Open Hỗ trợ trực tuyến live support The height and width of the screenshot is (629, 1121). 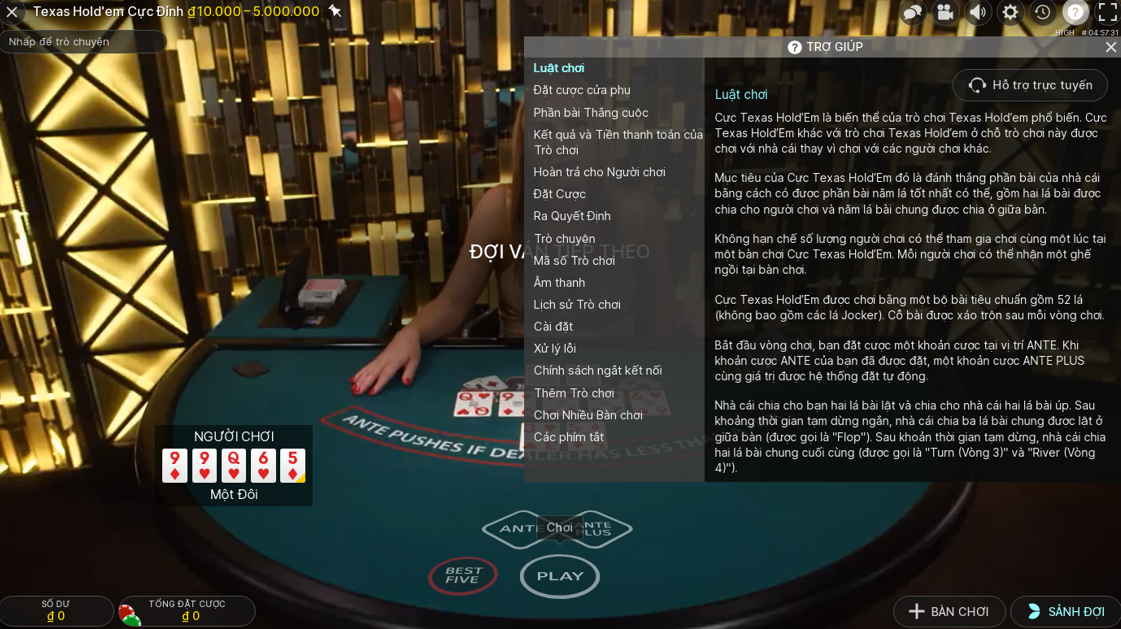pos(1030,85)
